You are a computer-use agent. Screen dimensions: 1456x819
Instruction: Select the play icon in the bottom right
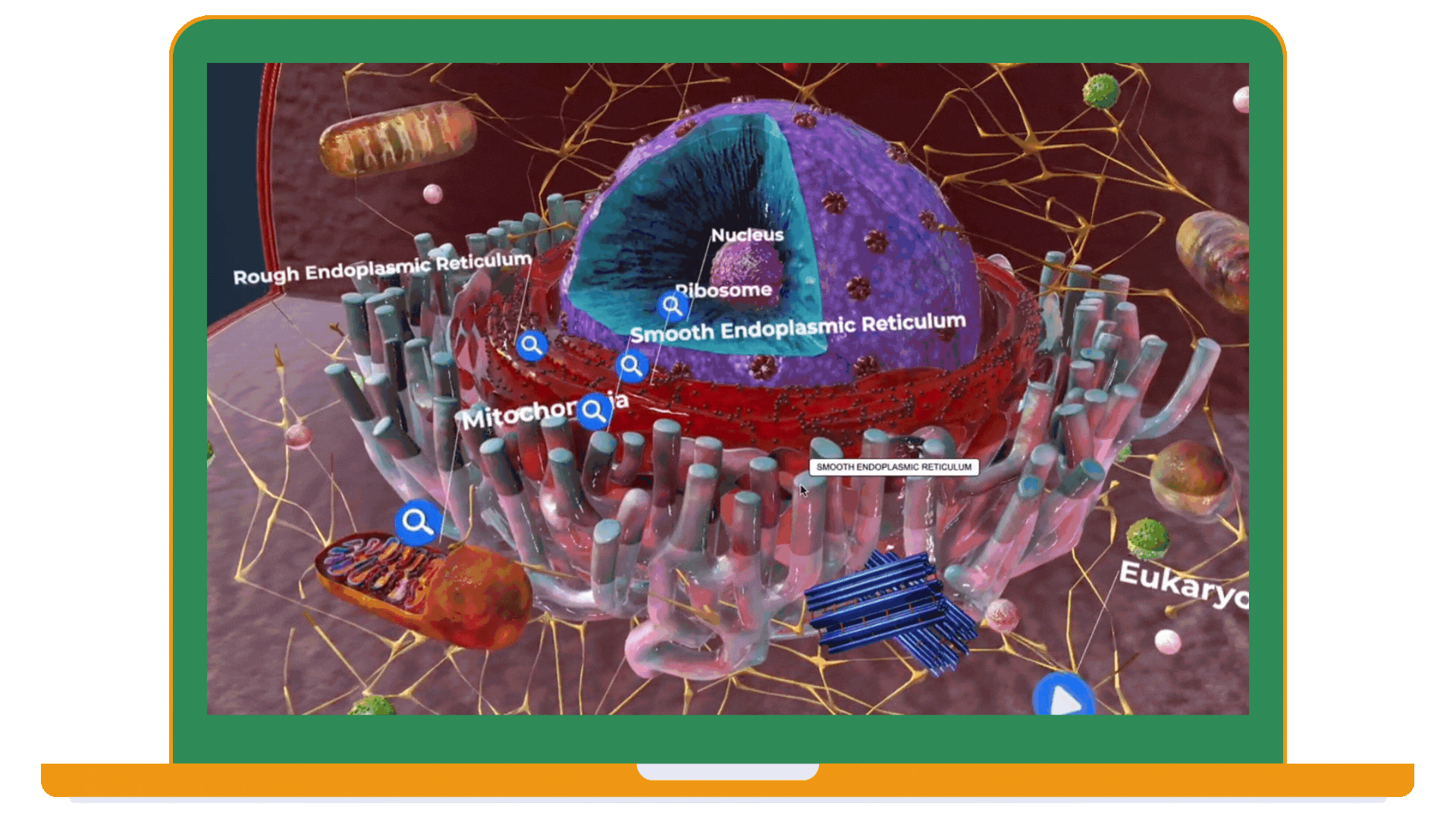click(x=1065, y=698)
